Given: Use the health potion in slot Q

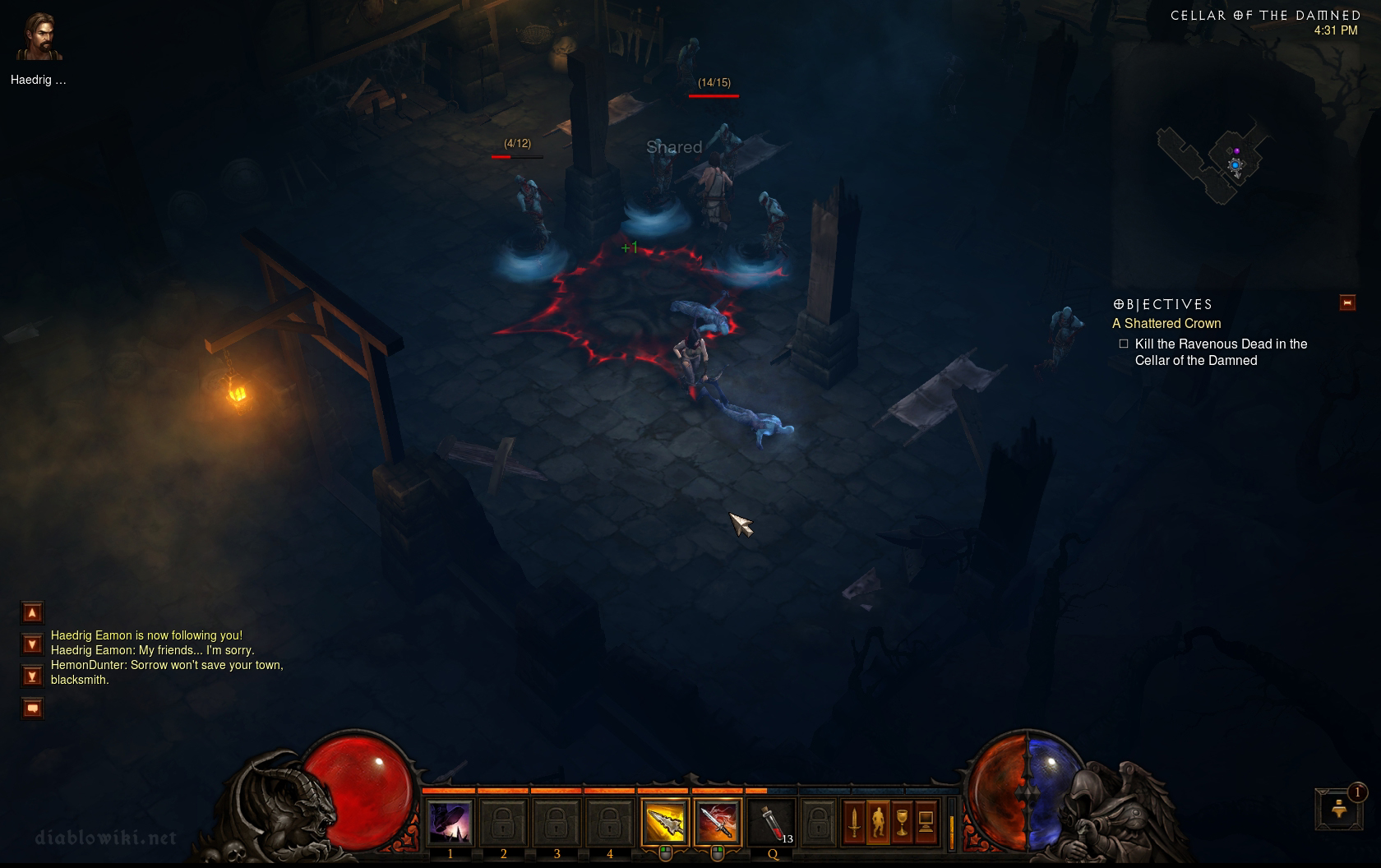Looking at the screenshot, I should click(772, 822).
